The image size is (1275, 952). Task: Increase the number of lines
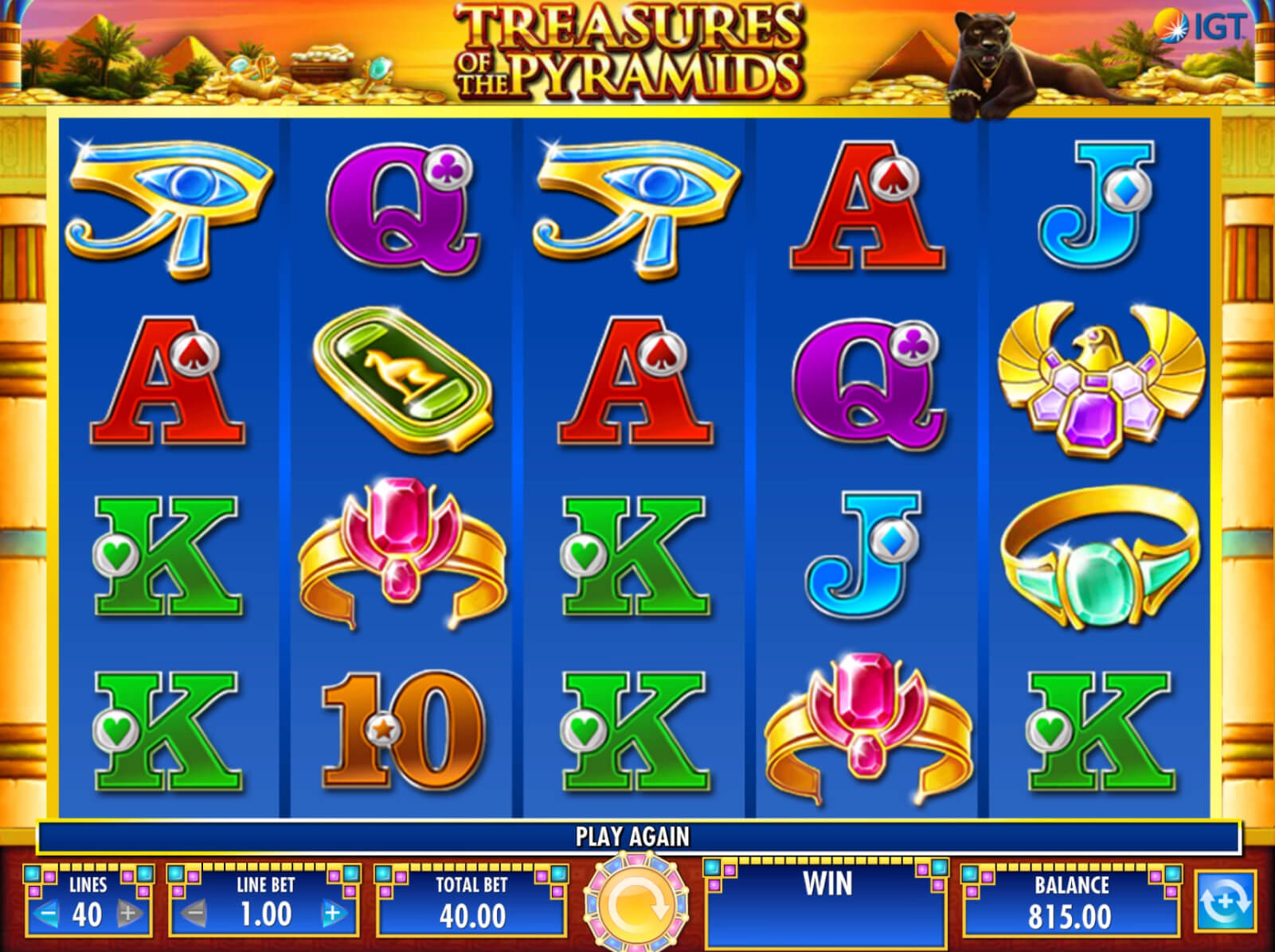127,914
